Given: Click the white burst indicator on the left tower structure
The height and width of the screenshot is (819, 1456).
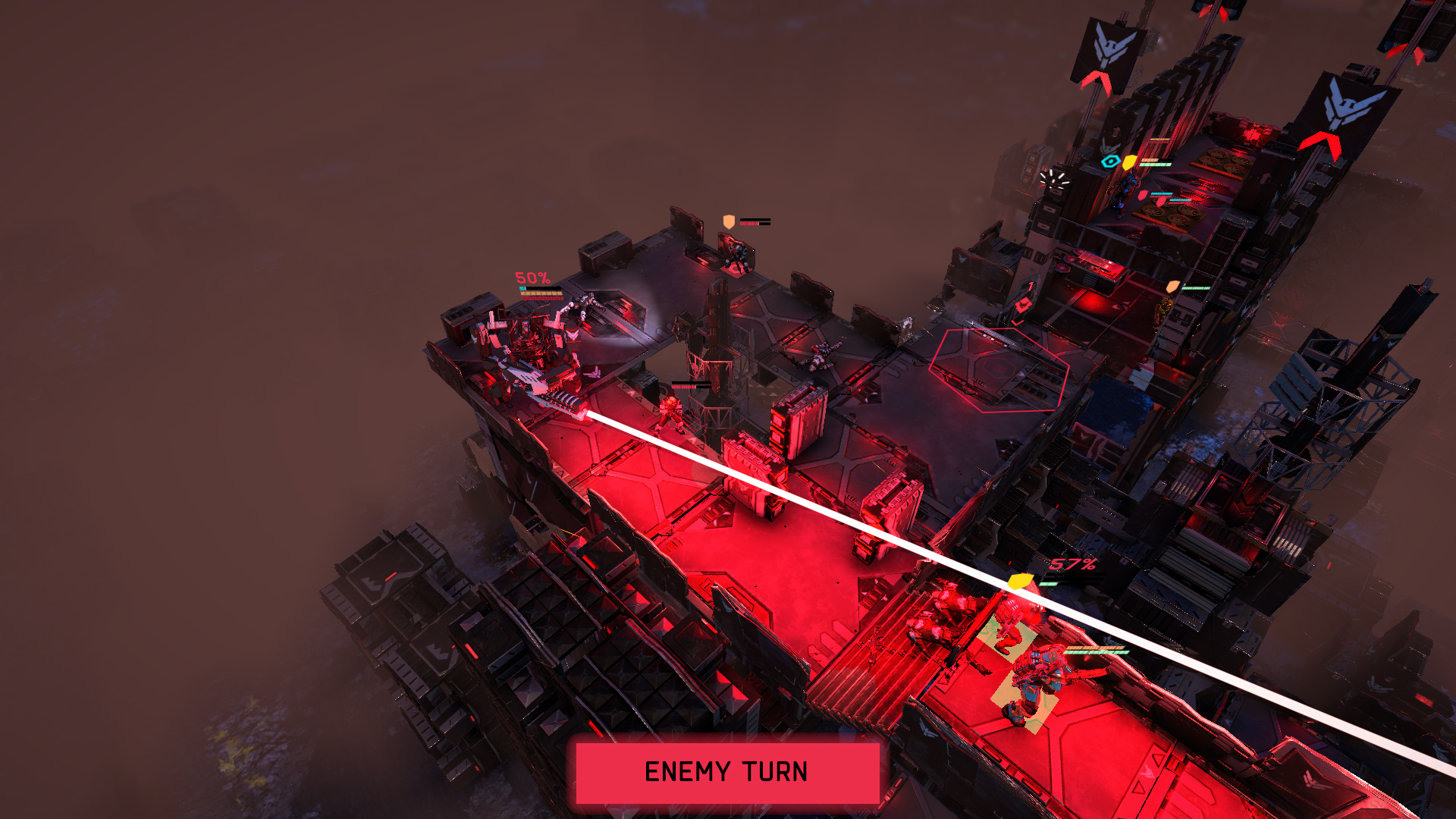Looking at the screenshot, I should coord(1053,178).
